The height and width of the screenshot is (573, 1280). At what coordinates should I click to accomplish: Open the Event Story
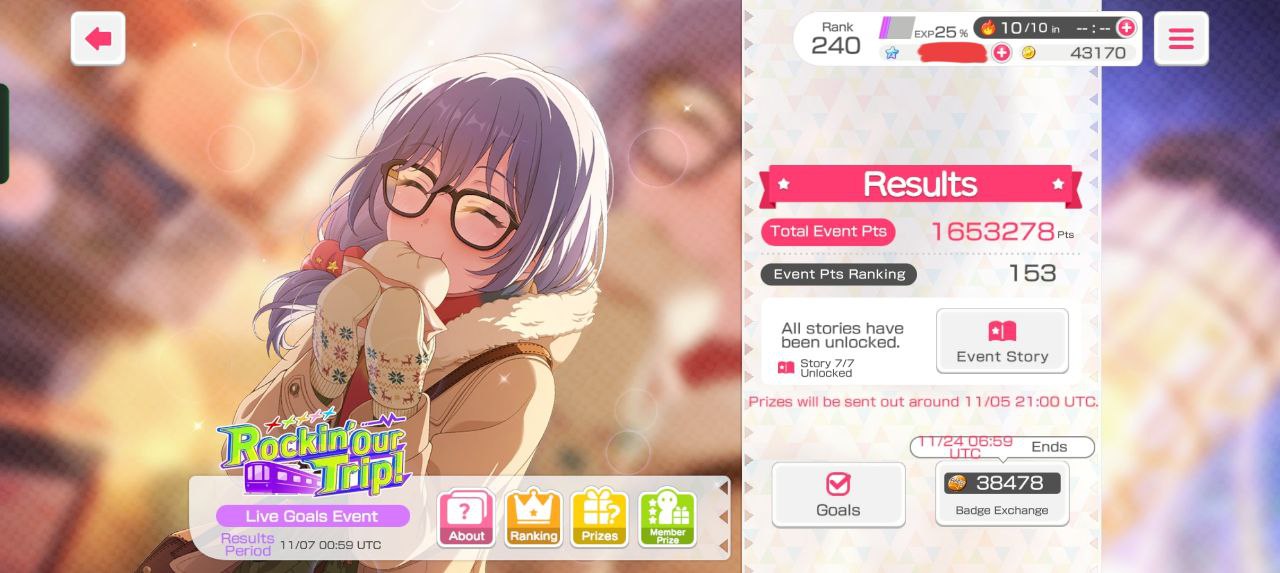pos(1002,341)
